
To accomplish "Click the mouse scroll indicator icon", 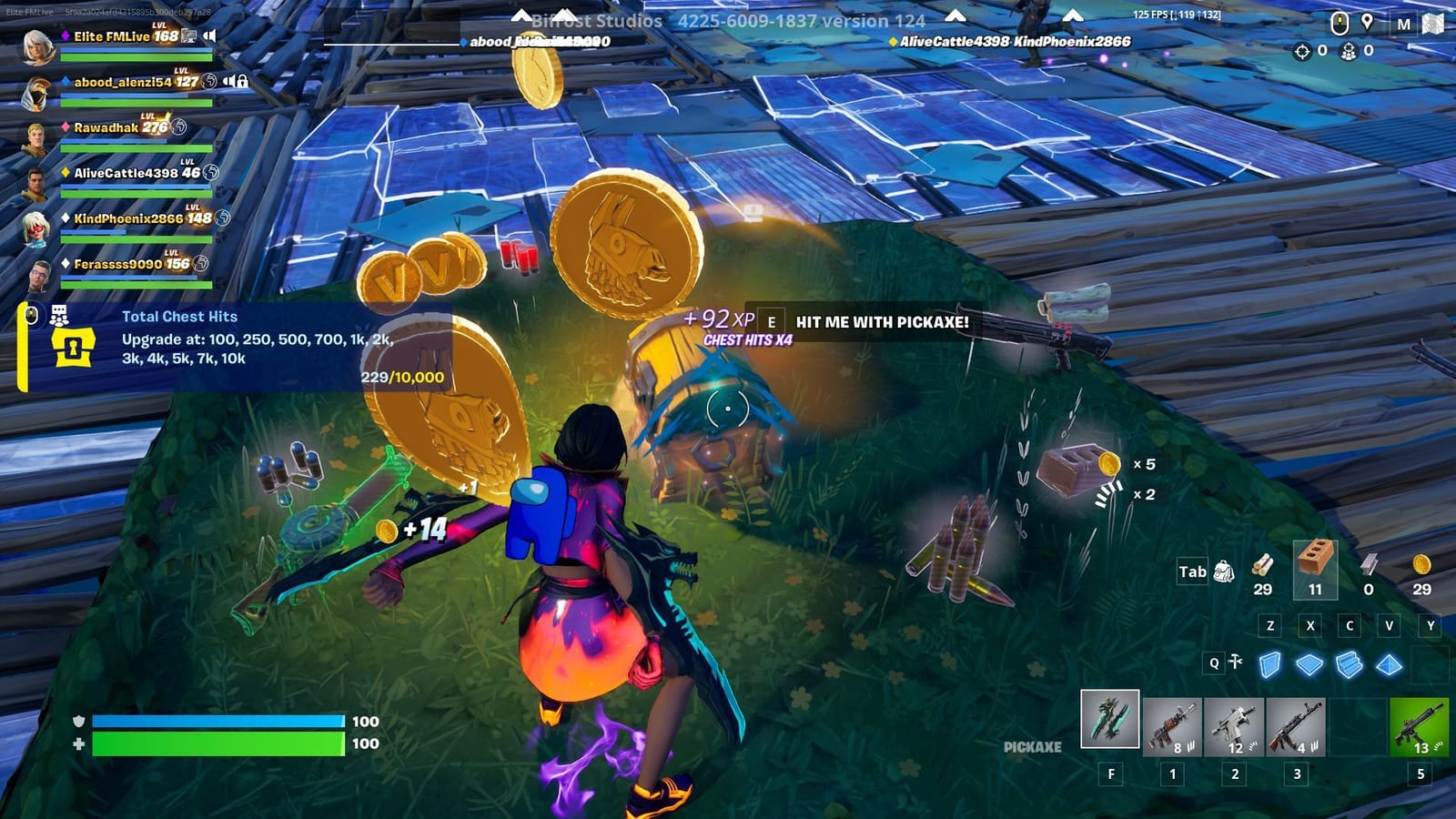I will (x=1340, y=24).
